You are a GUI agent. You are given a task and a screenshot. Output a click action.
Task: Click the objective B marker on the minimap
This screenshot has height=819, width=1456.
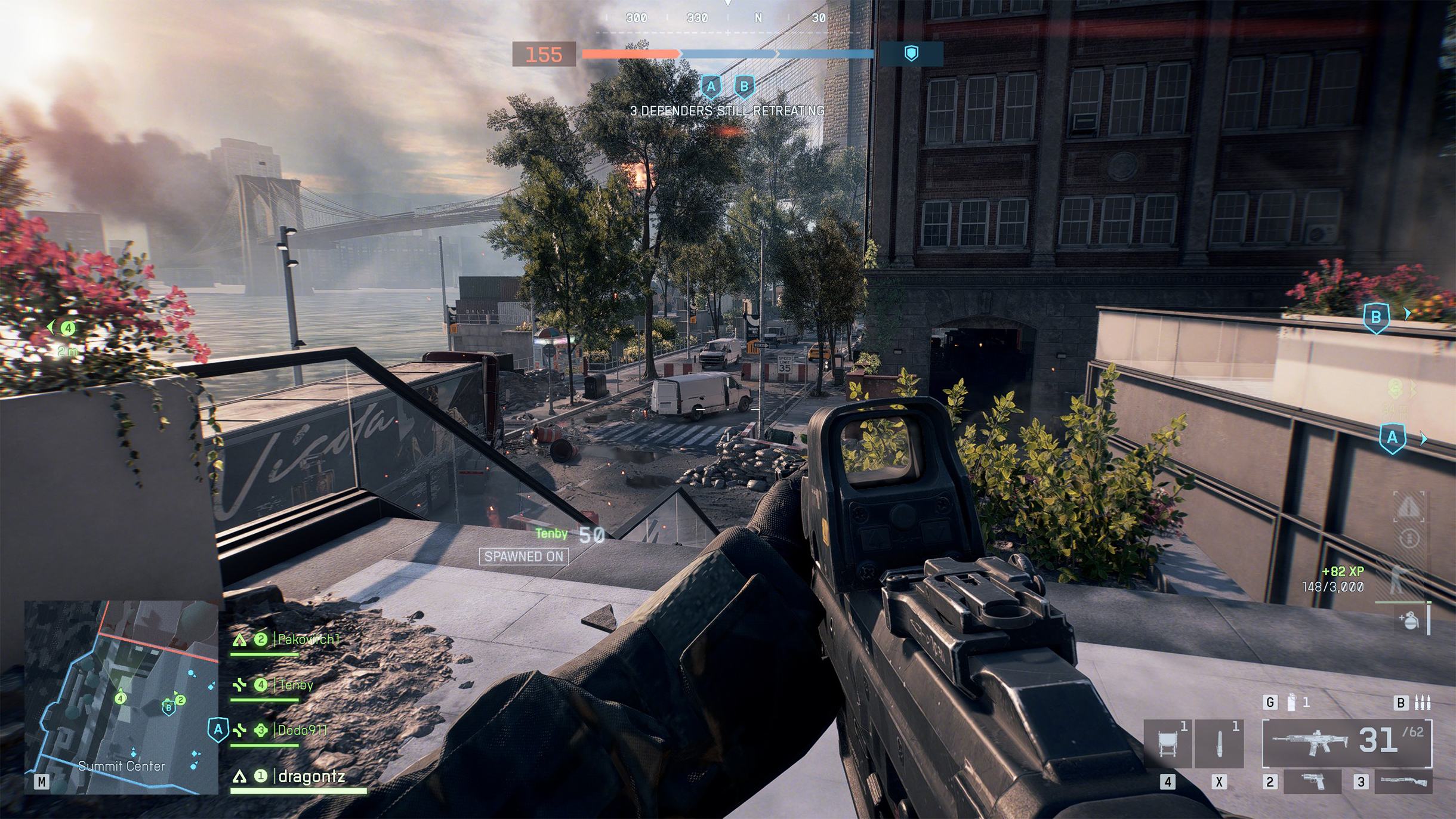169,707
